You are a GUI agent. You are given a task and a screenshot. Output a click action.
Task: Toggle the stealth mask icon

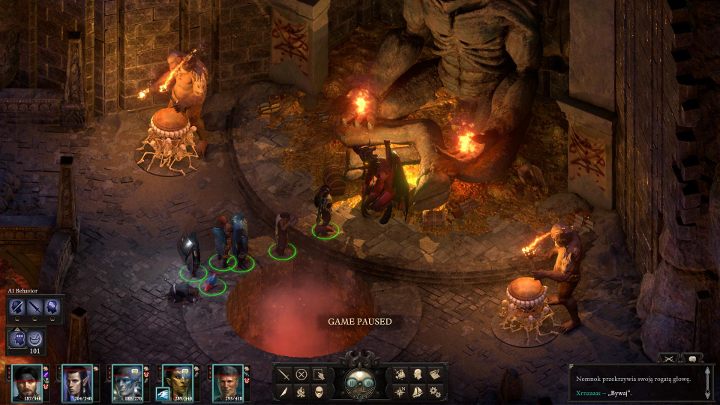coord(319,391)
